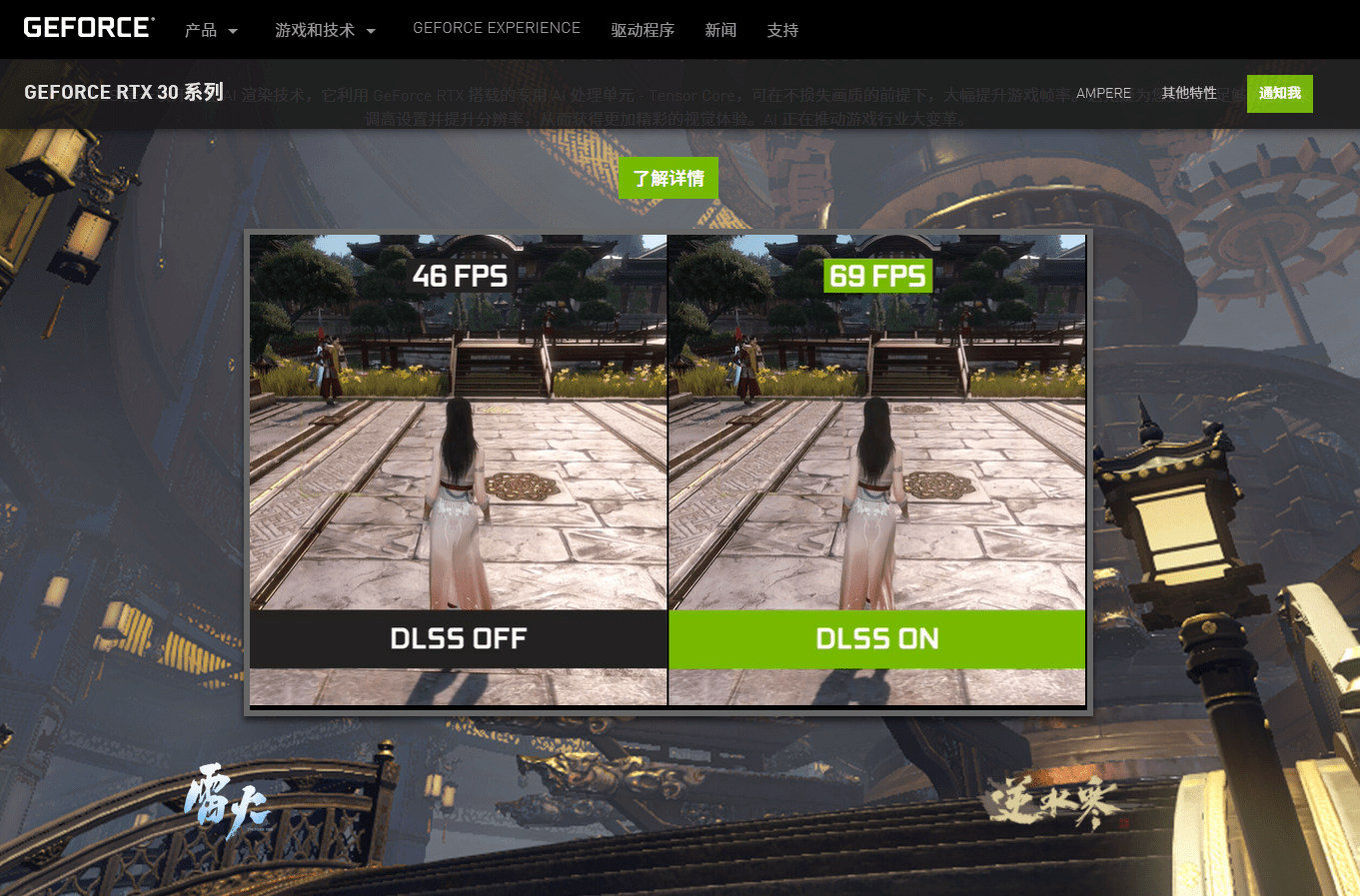Open the 支持 support page

pyautogui.click(x=782, y=30)
